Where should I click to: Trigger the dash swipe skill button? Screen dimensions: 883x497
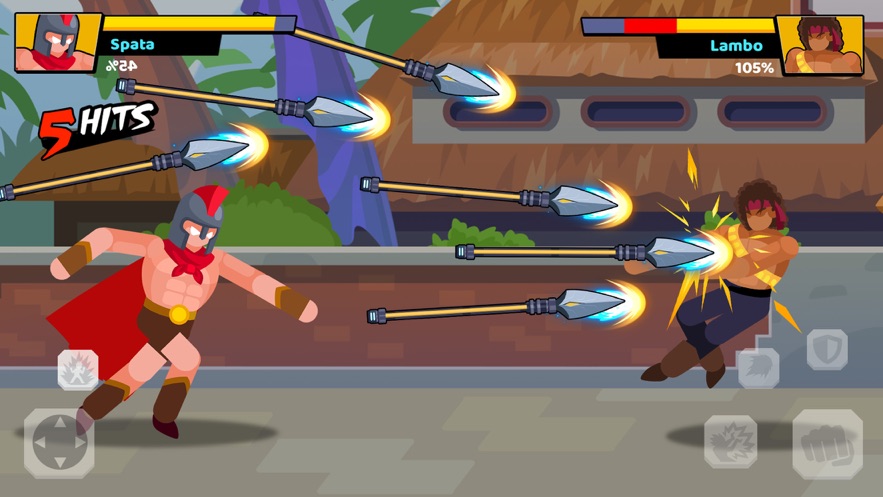point(757,368)
